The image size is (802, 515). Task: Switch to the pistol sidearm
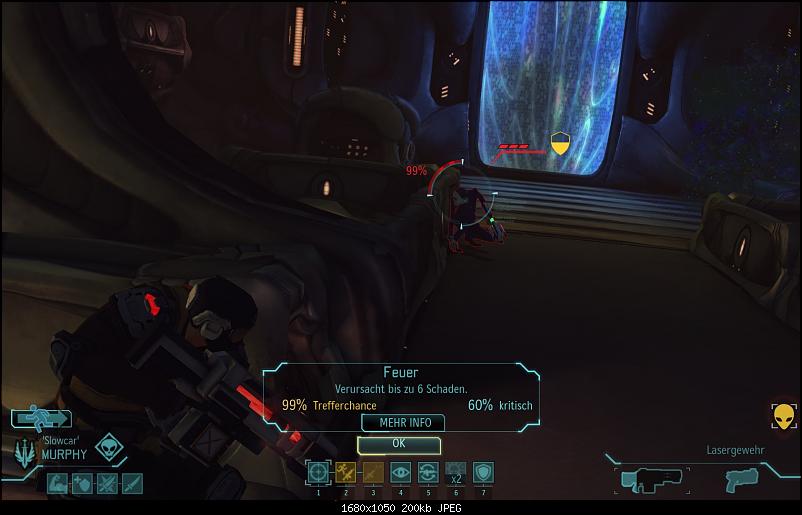(x=743, y=479)
